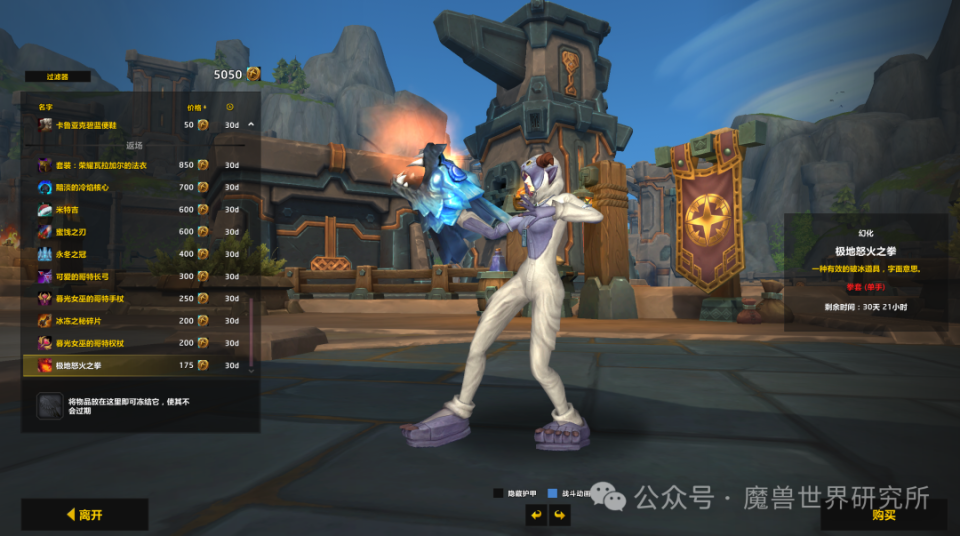960x536 pixels.
Task: Toggle the 战斗动画 checkbox
Action: pos(553,493)
